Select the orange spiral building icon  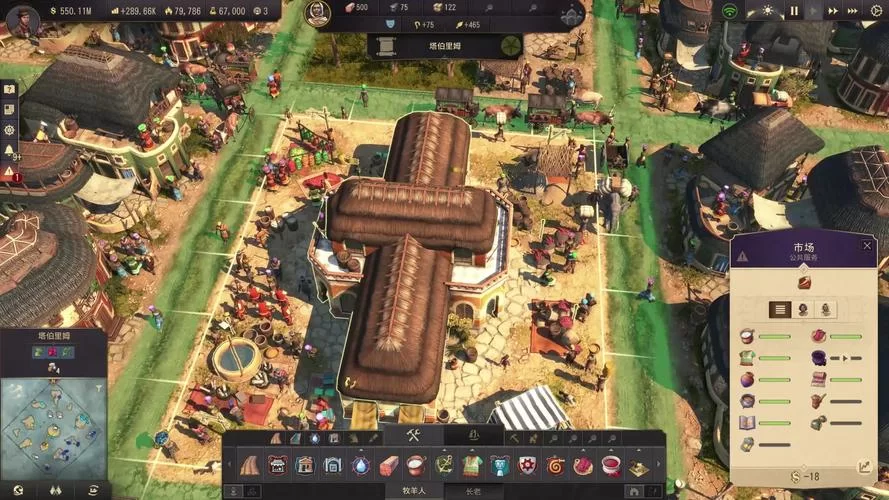point(555,466)
